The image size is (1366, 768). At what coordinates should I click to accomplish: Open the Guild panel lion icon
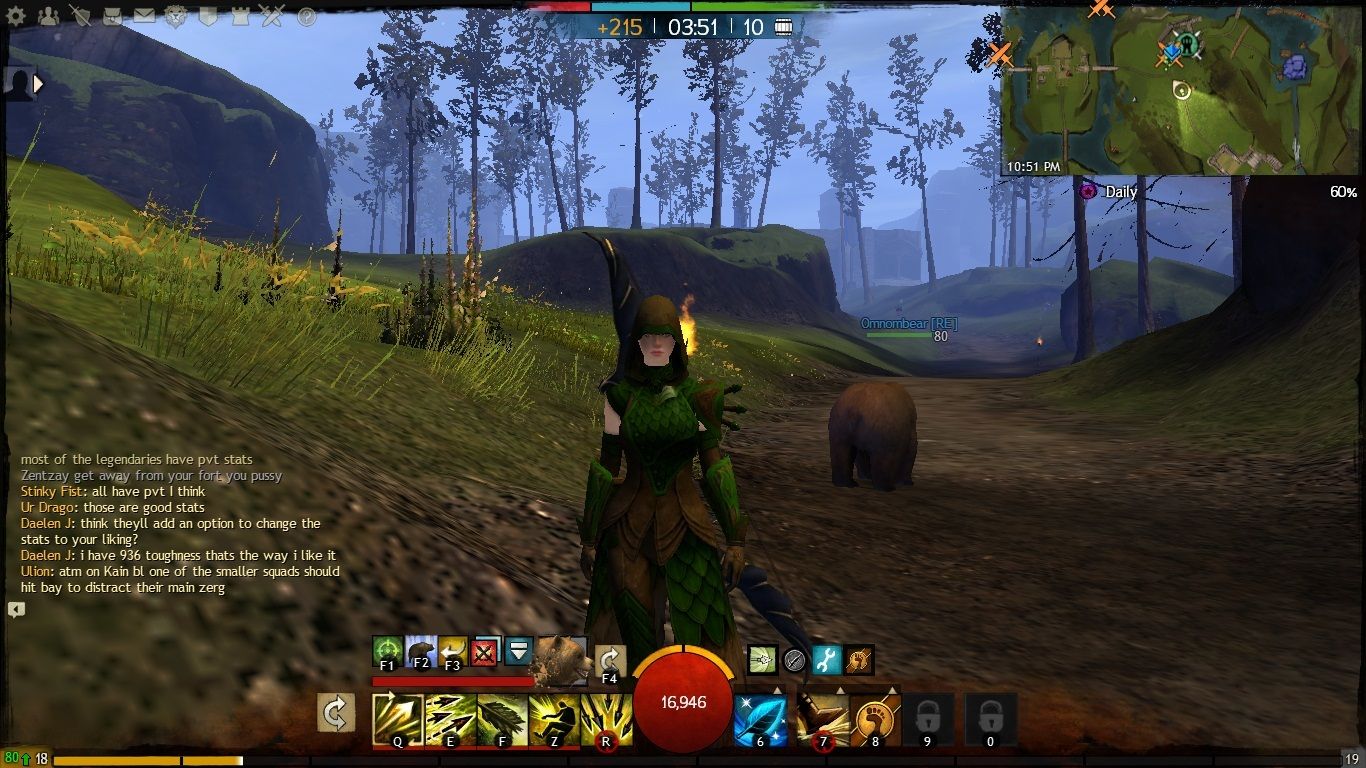[174, 14]
